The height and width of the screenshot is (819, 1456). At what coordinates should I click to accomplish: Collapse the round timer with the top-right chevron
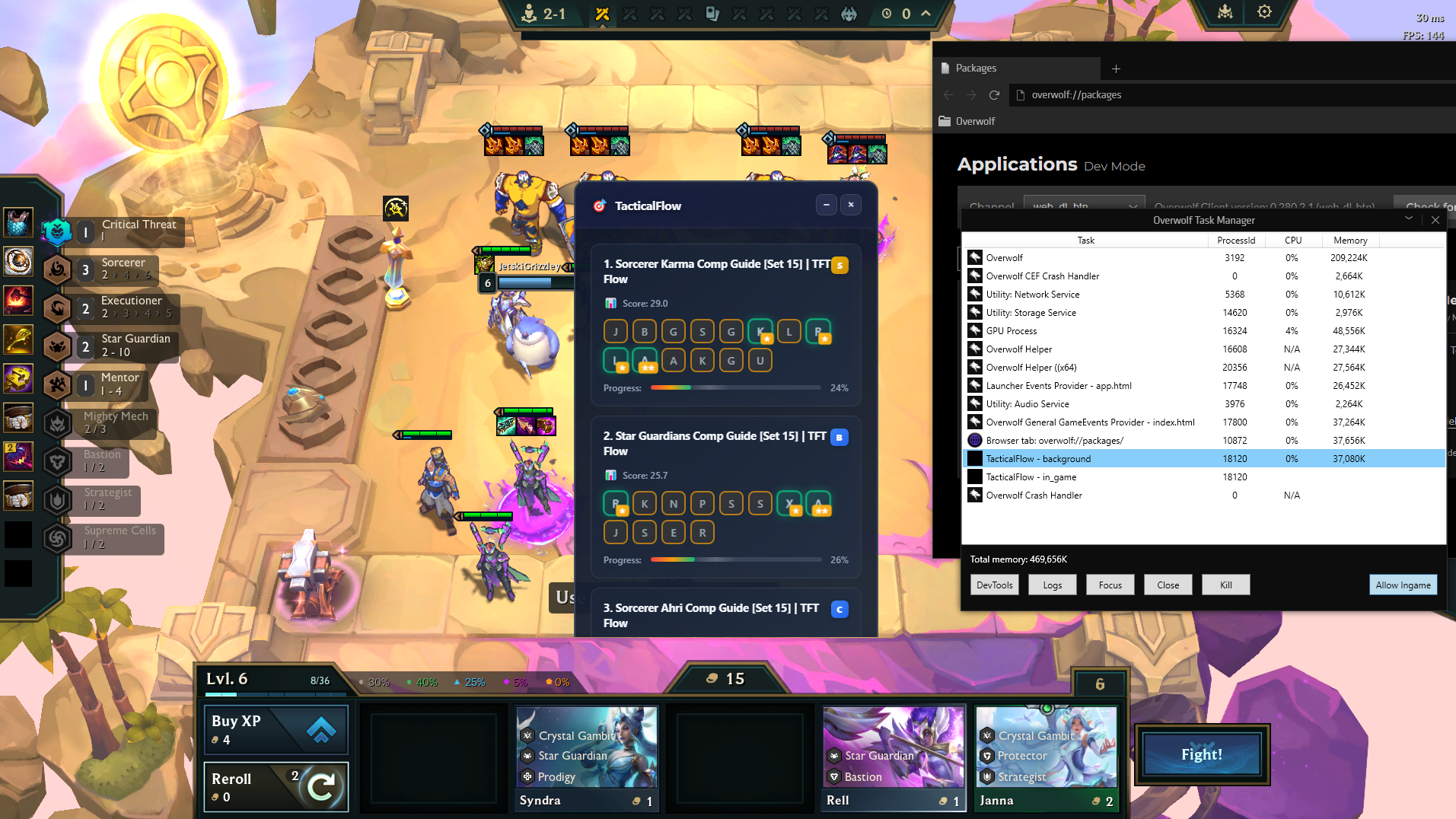click(x=926, y=13)
